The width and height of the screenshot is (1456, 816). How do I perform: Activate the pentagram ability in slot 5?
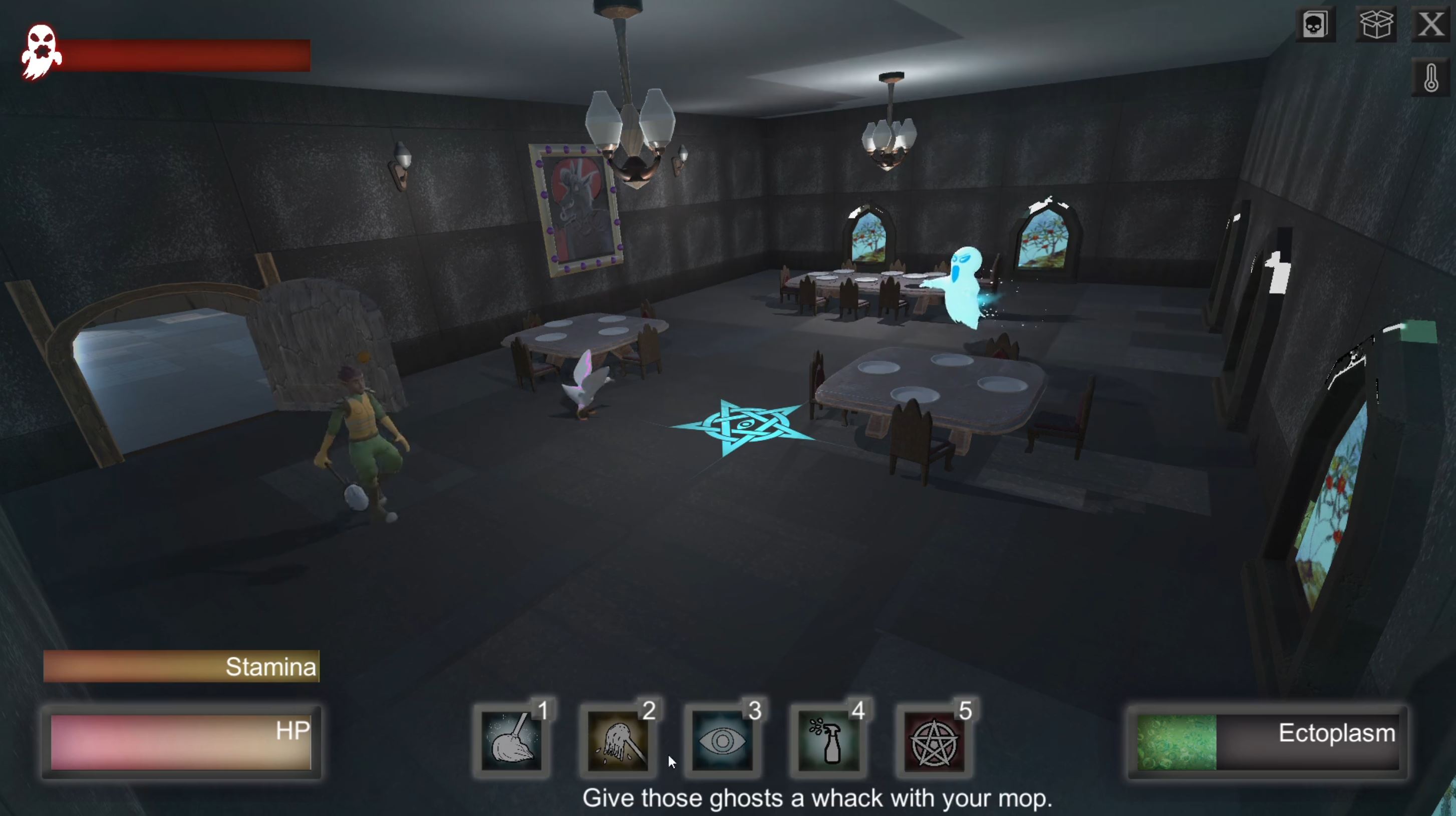(934, 741)
